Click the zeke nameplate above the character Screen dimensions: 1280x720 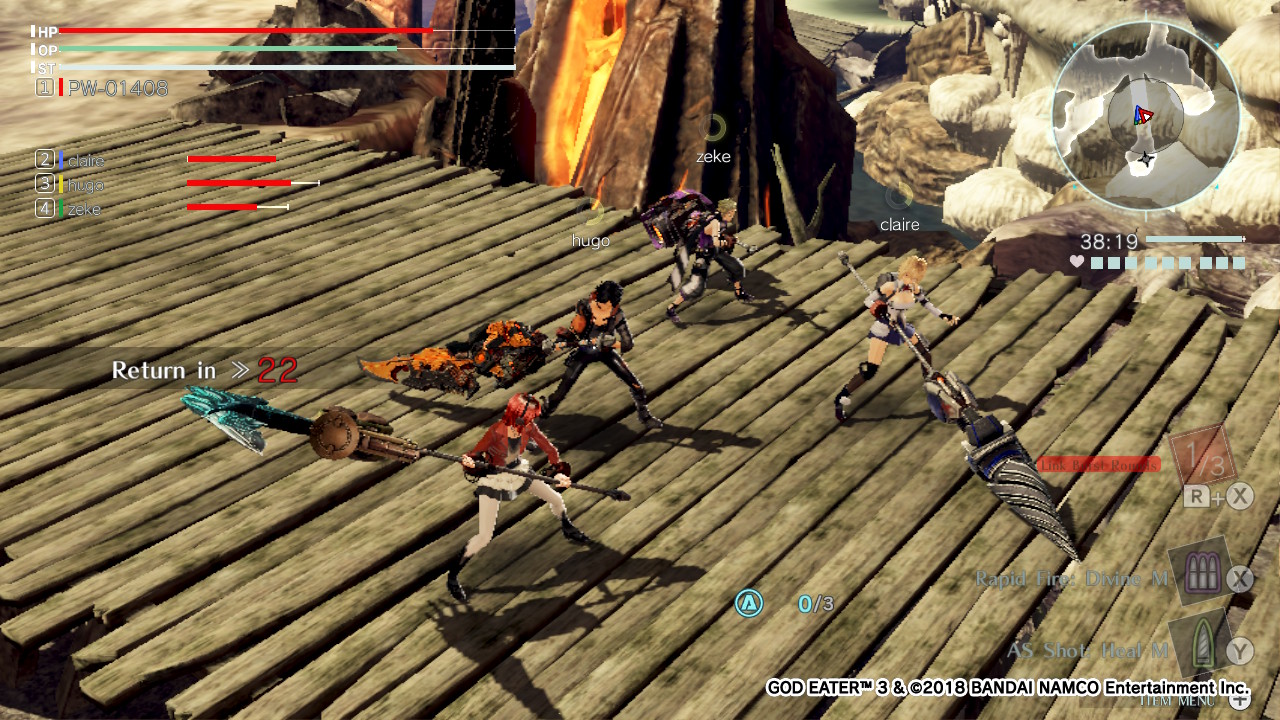click(x=712, y=156)
